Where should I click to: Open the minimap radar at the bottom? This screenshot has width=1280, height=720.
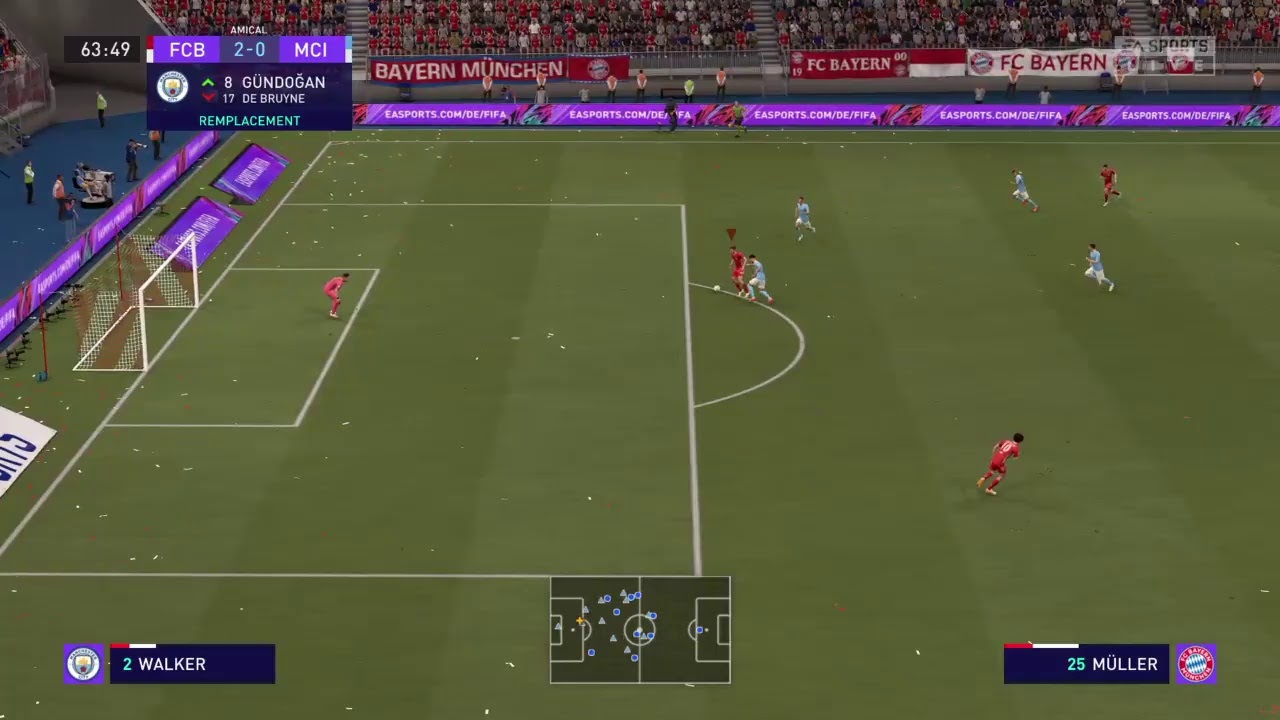(x=640, y=631)
